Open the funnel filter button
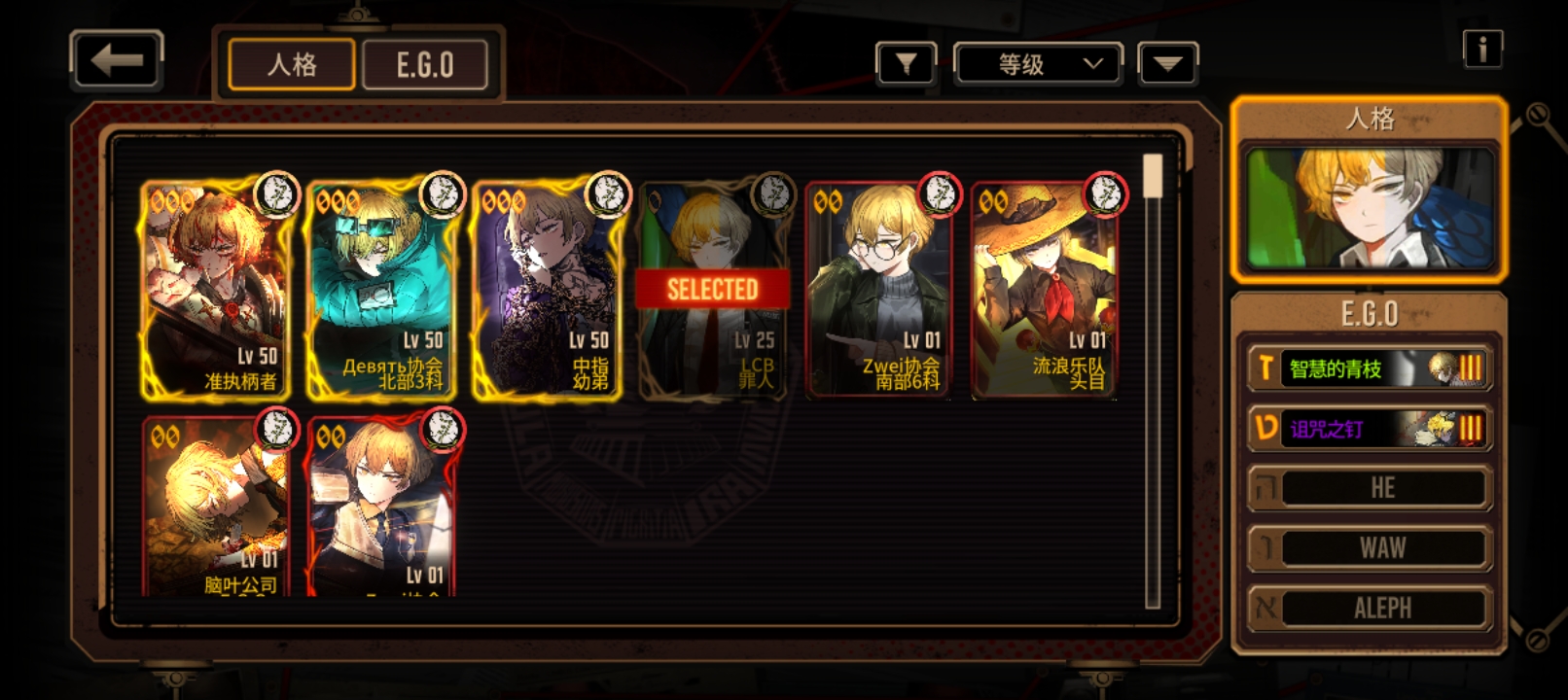The height and width of the screenshot is (700, 1568). [906, 64]
